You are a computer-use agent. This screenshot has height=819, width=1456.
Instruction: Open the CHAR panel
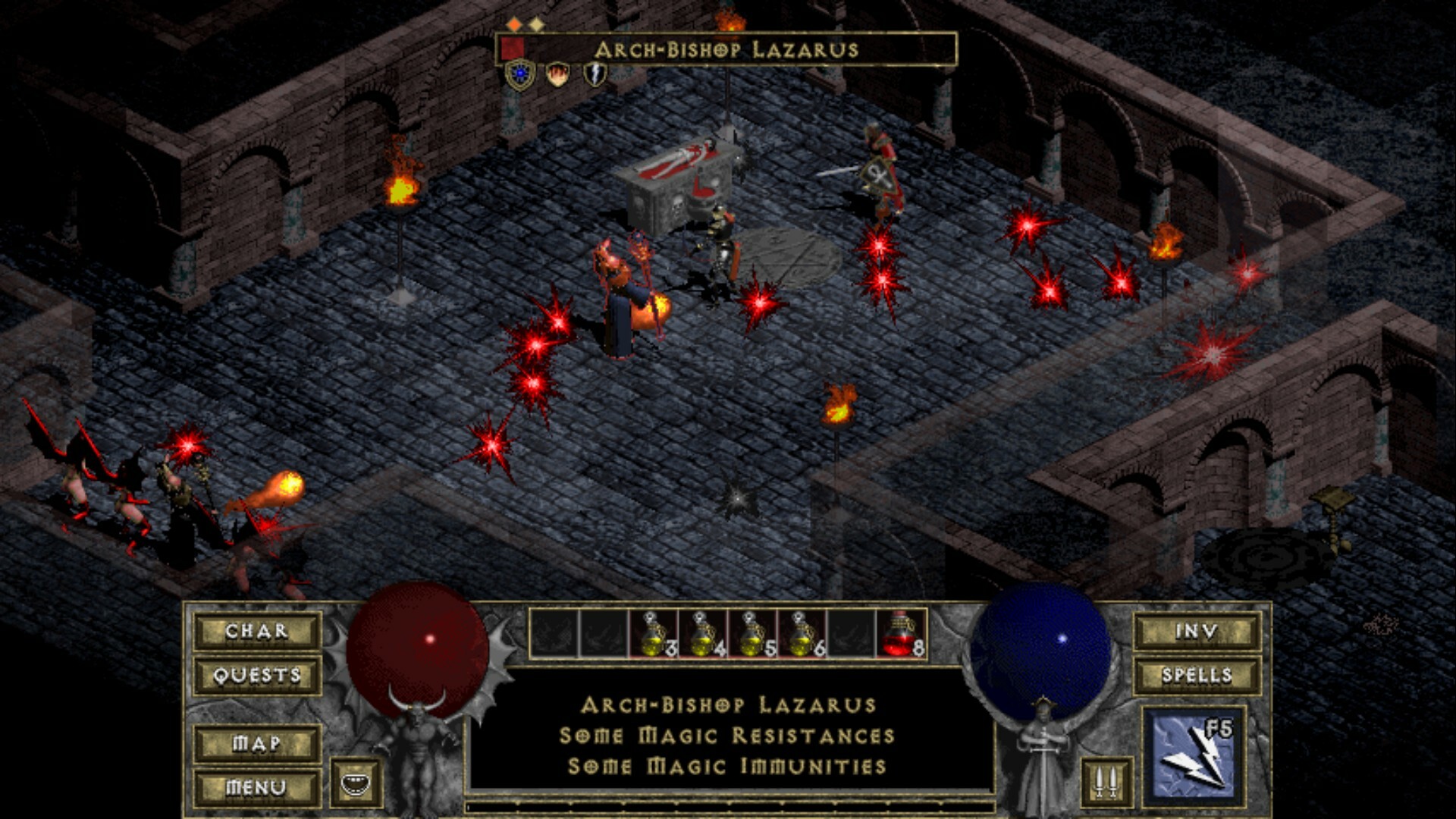click(x=256, y=632)
